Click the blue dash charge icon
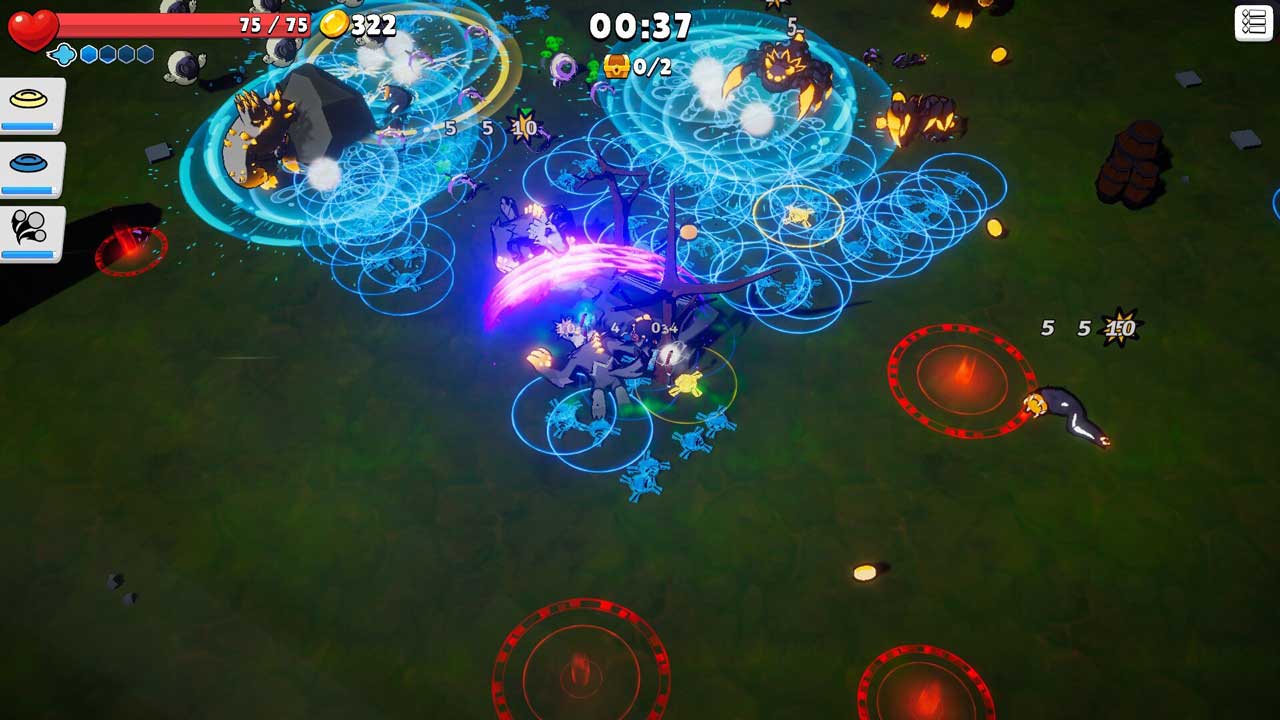 [x=62, y=54]
